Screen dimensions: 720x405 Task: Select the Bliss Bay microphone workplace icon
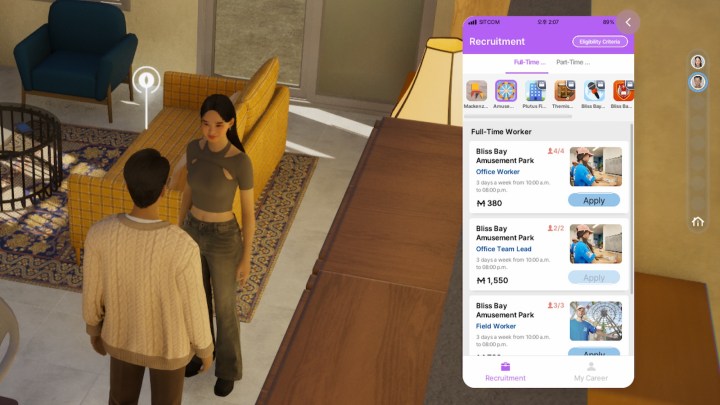tap(594, 91)
